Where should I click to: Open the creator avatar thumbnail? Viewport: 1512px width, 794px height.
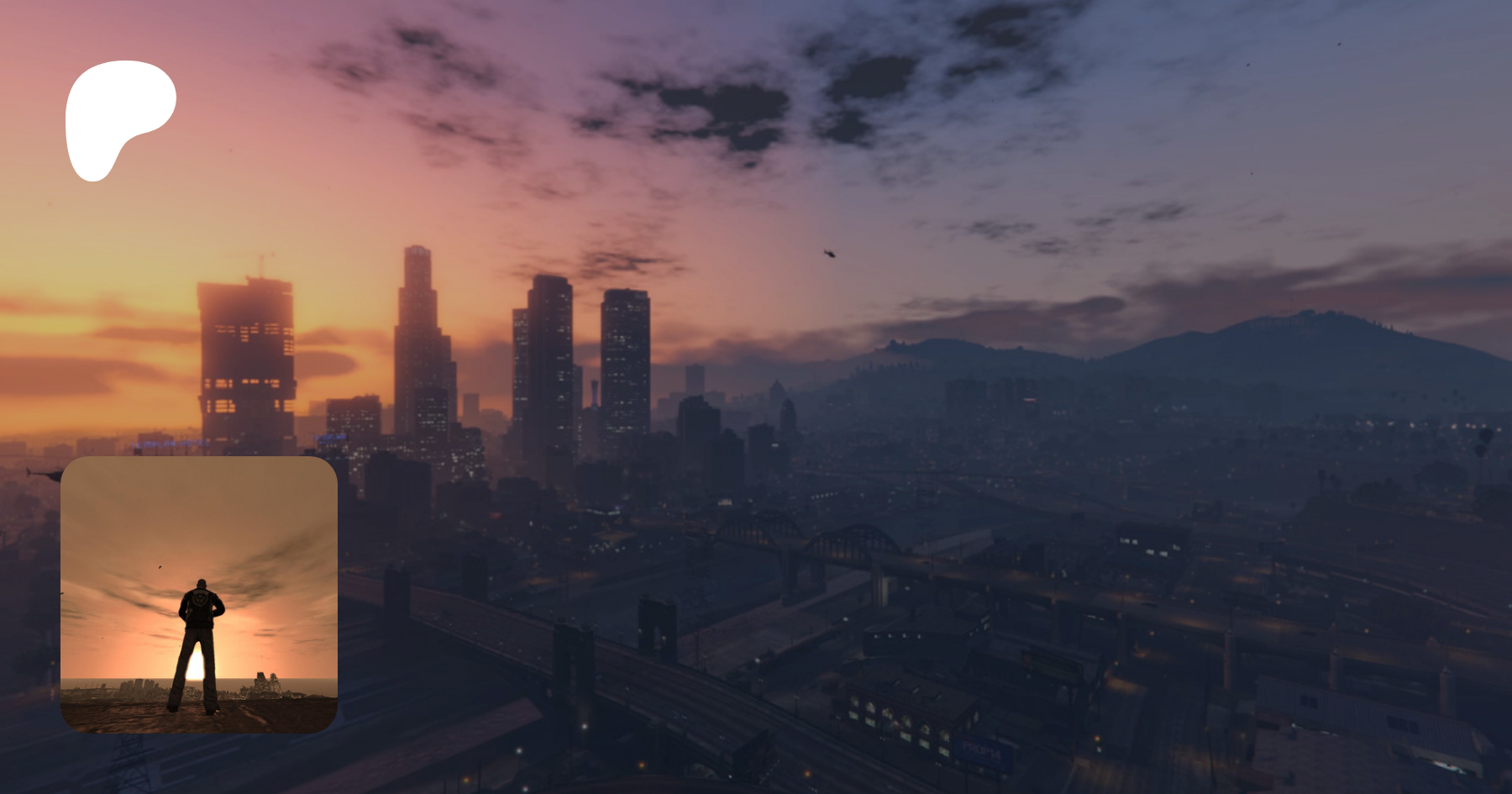(x=199, y=594)
